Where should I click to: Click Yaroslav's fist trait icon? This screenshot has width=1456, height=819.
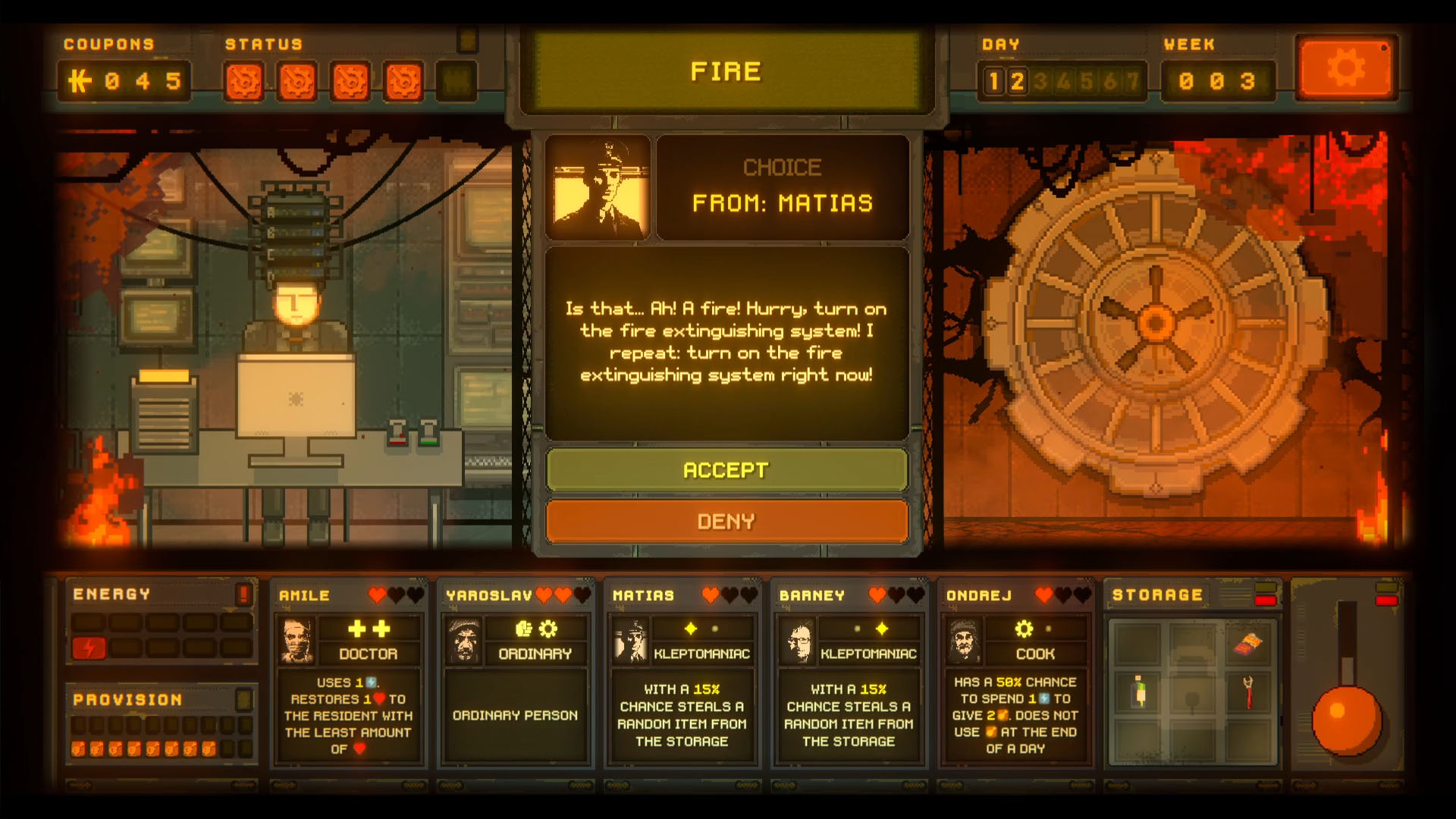(523, 629)
